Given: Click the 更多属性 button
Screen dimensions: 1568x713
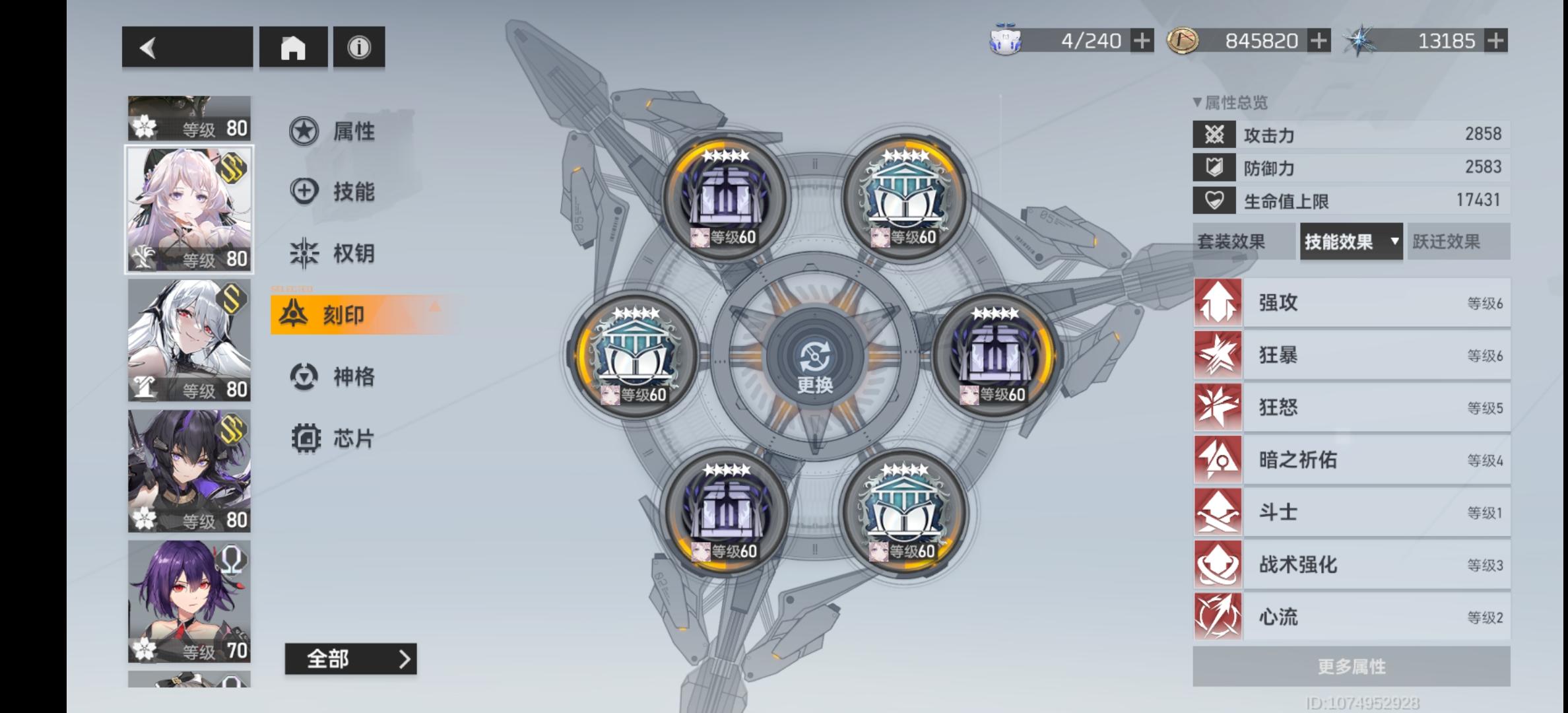Looking at the screenshot, I should [1352, 666].
